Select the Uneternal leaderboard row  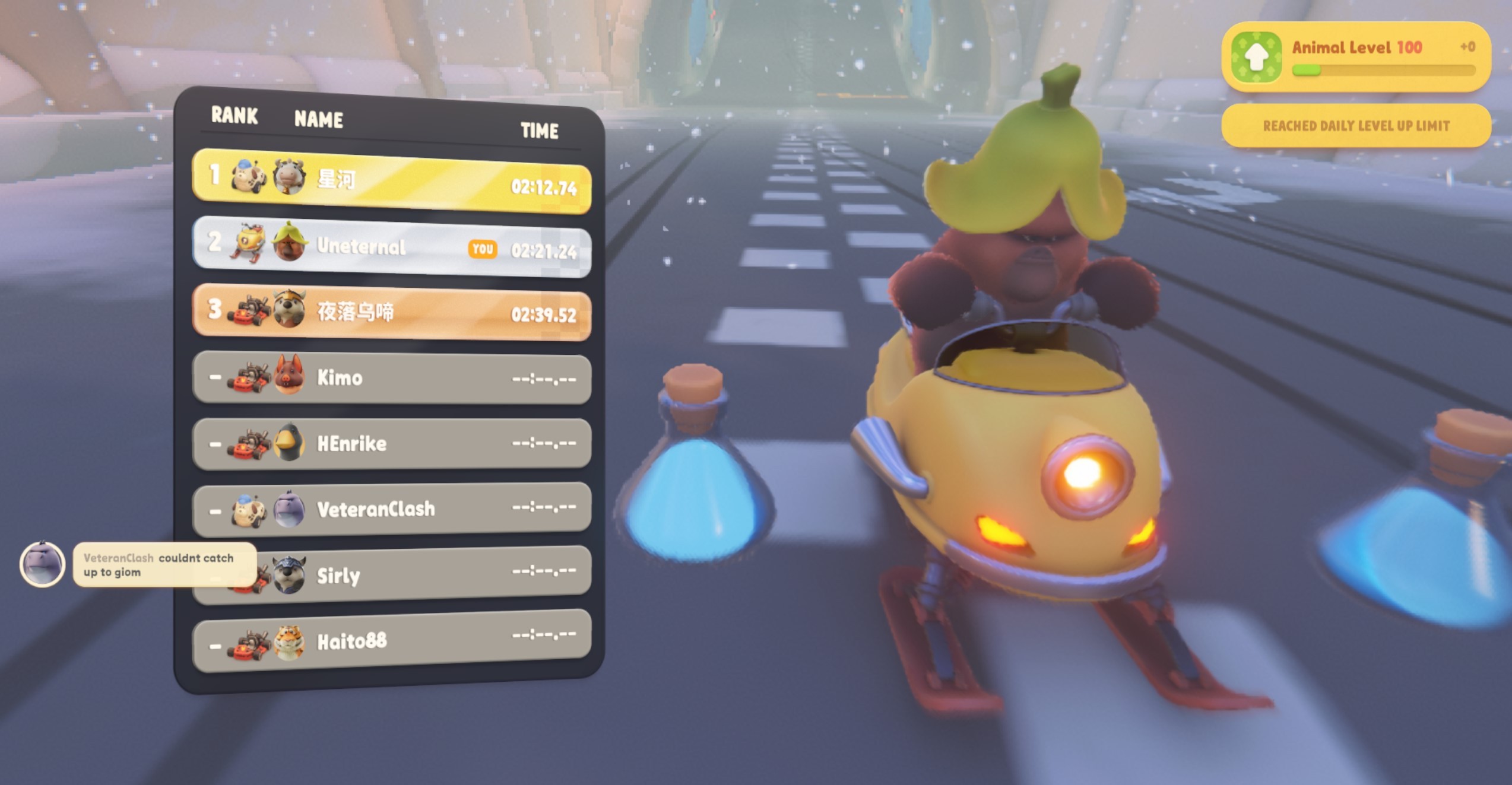point(392,247)
